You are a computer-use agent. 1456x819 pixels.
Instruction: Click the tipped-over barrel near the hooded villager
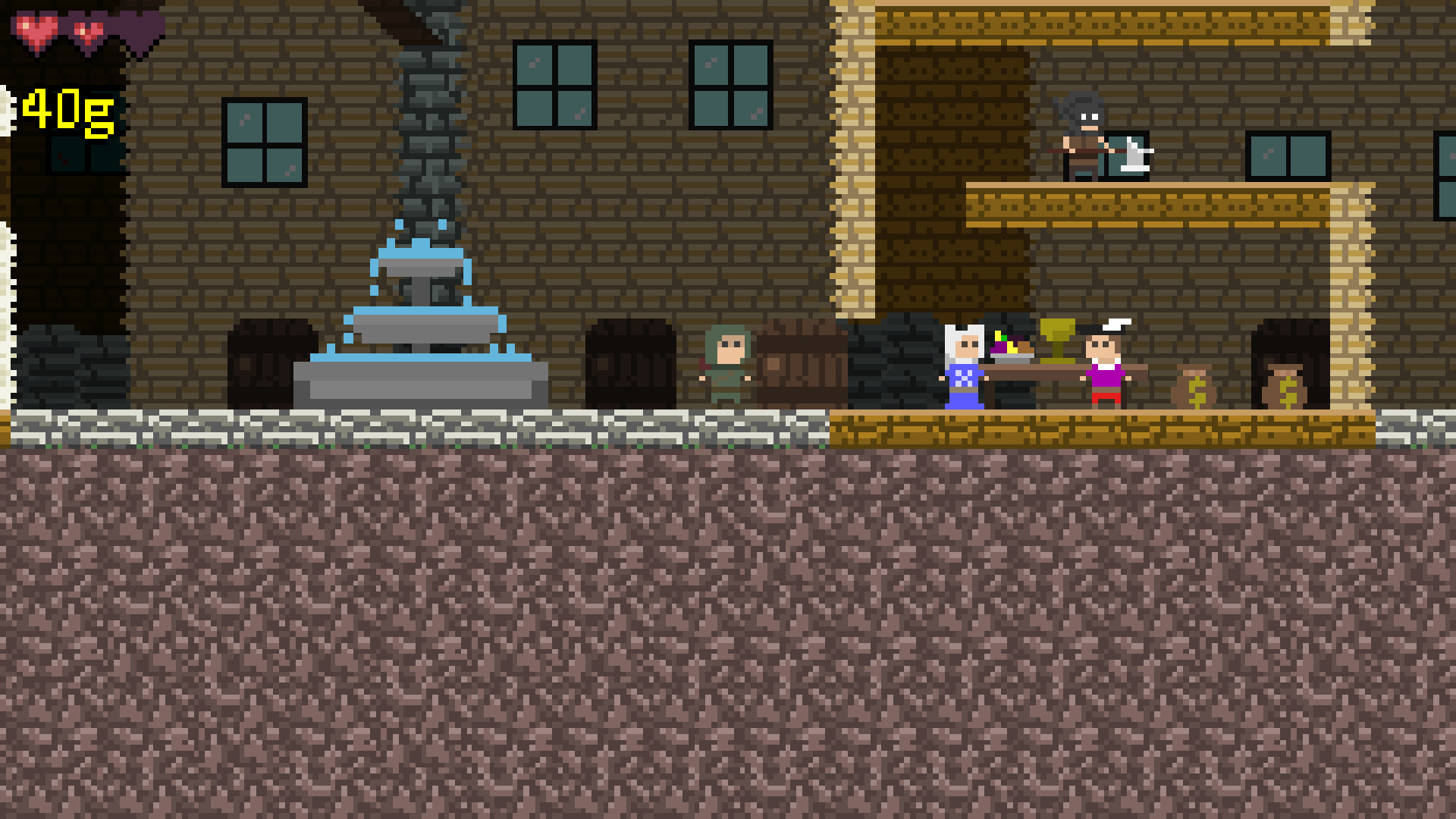coord(800,364)
